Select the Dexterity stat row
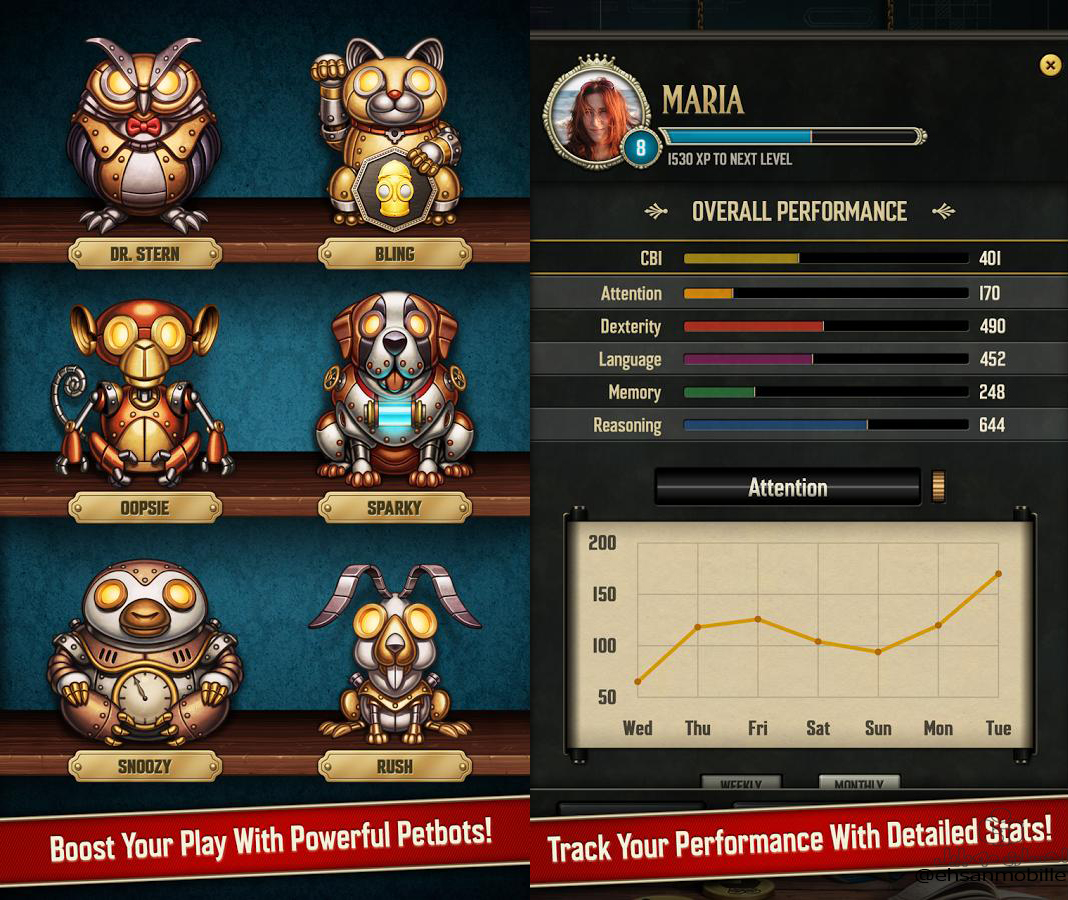This screenshot has width=1068, height=900. 800,326
